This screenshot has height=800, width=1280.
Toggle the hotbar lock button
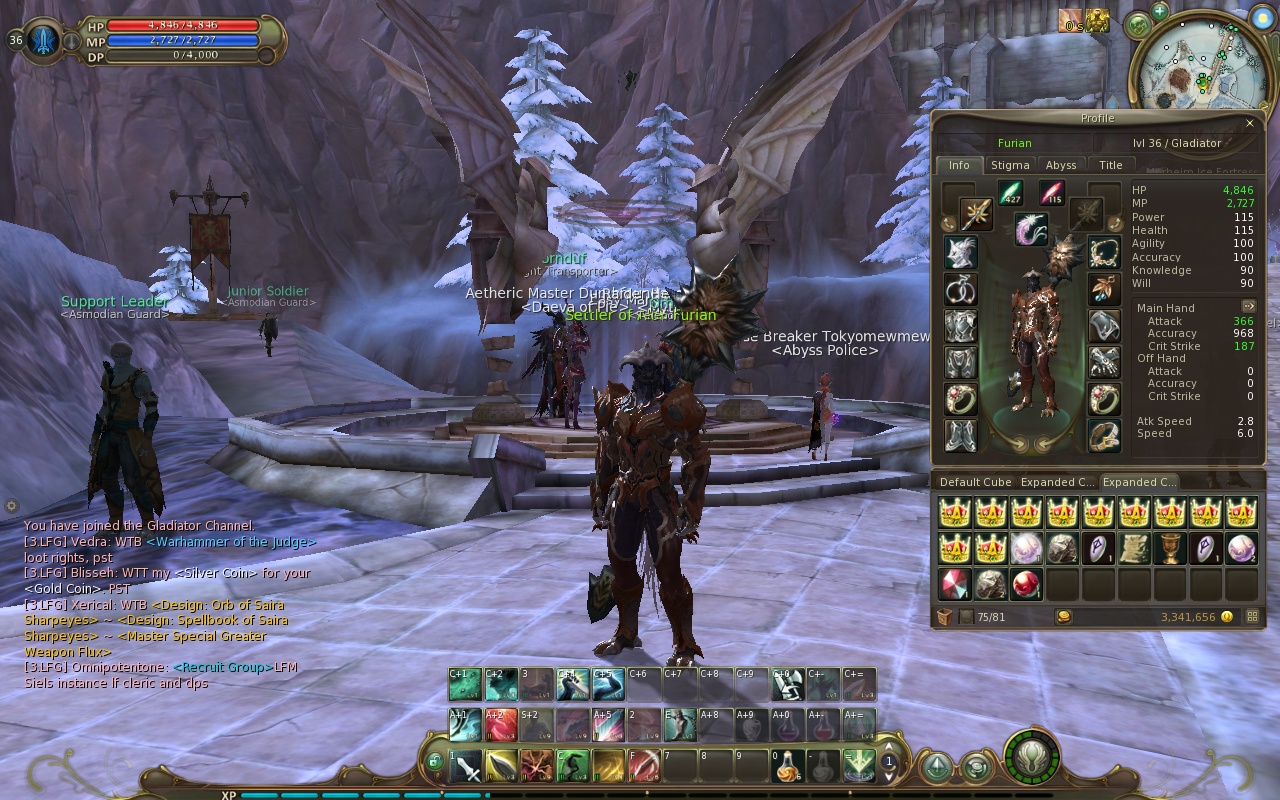(x=434, y=762)
